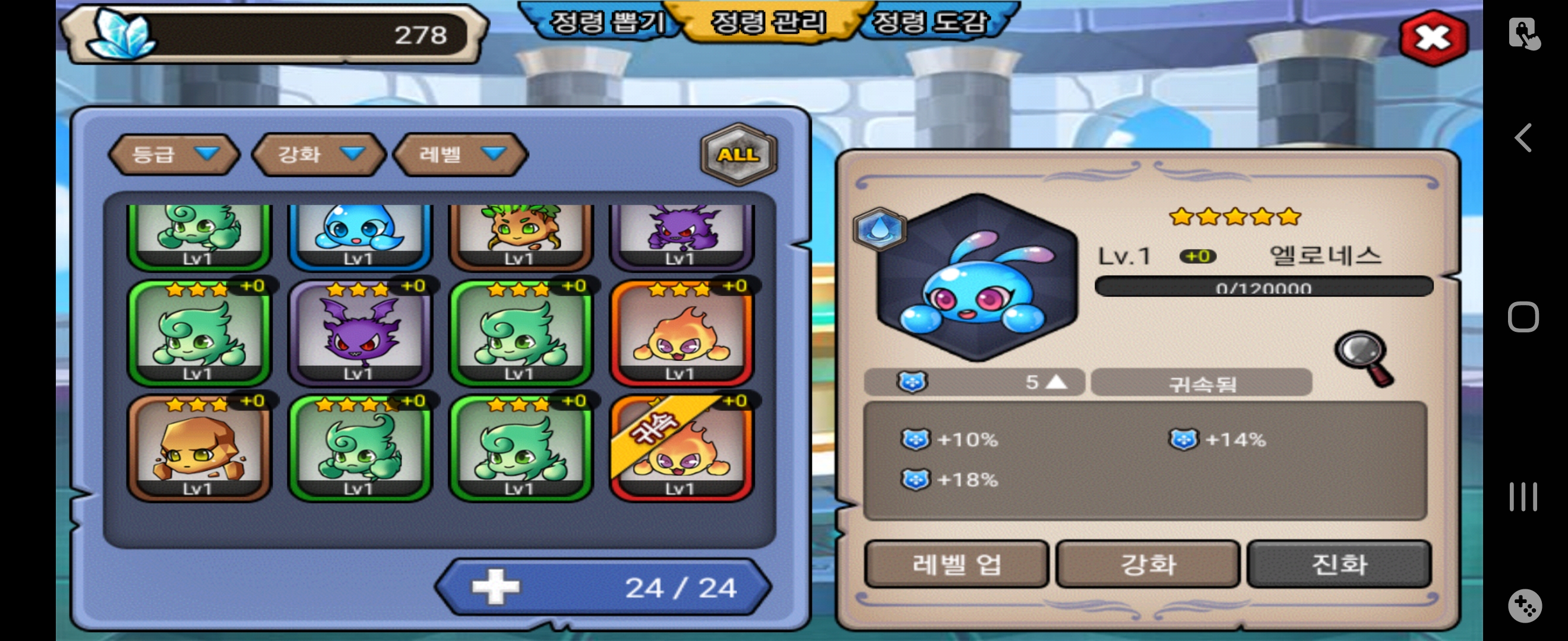Select the blue water drop spirit card

[x=360, y=234]
